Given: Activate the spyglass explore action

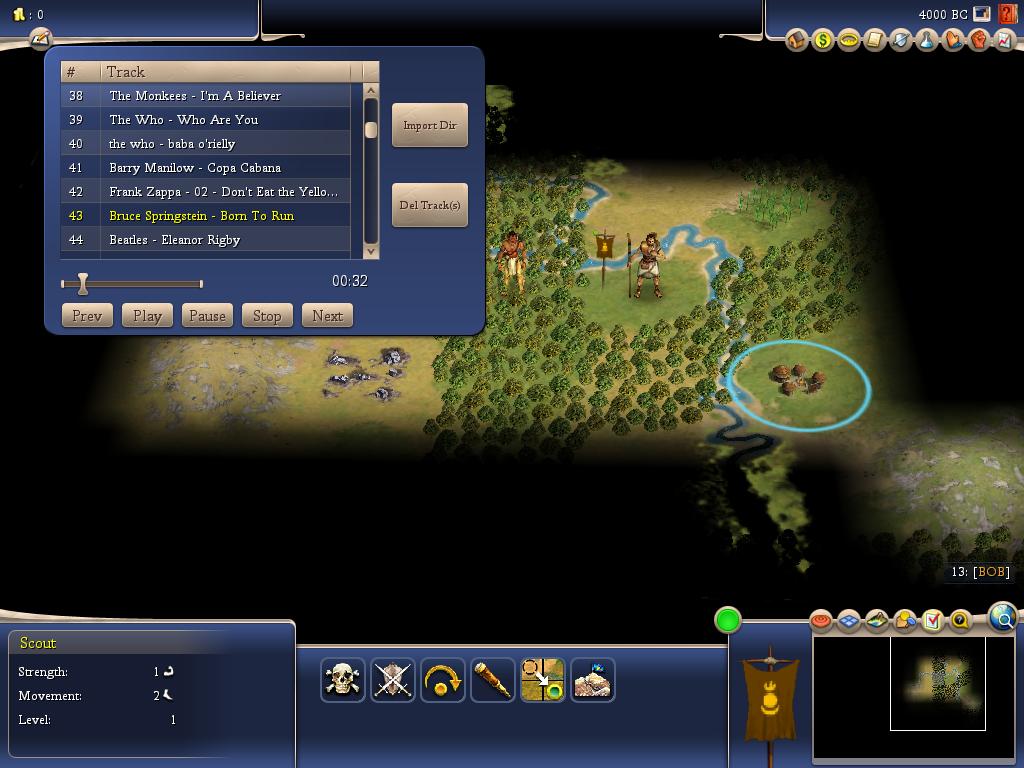Looking at the screenshot, I should [x=493, y=680].
